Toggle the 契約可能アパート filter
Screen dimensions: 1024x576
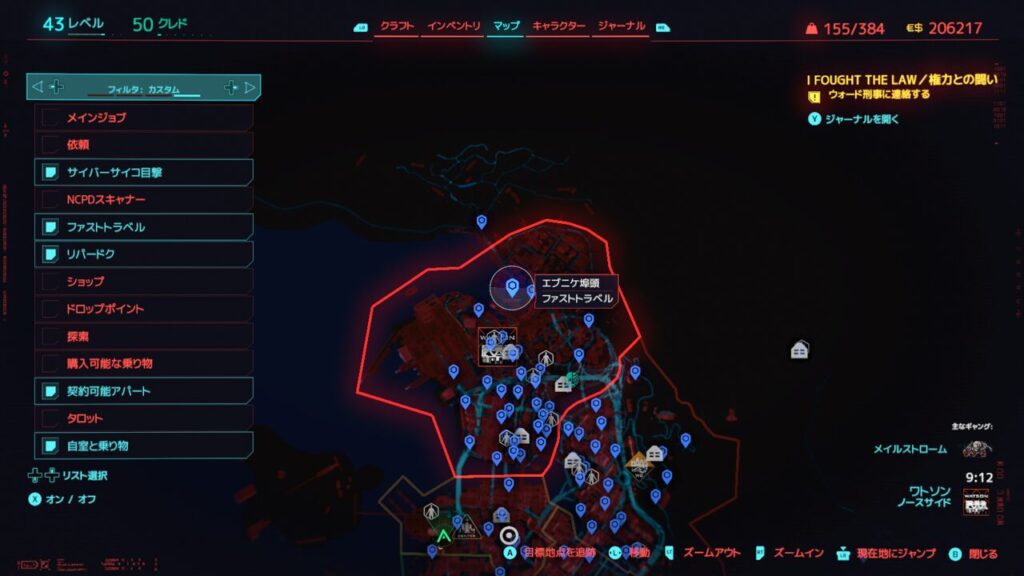click(144, 390)
